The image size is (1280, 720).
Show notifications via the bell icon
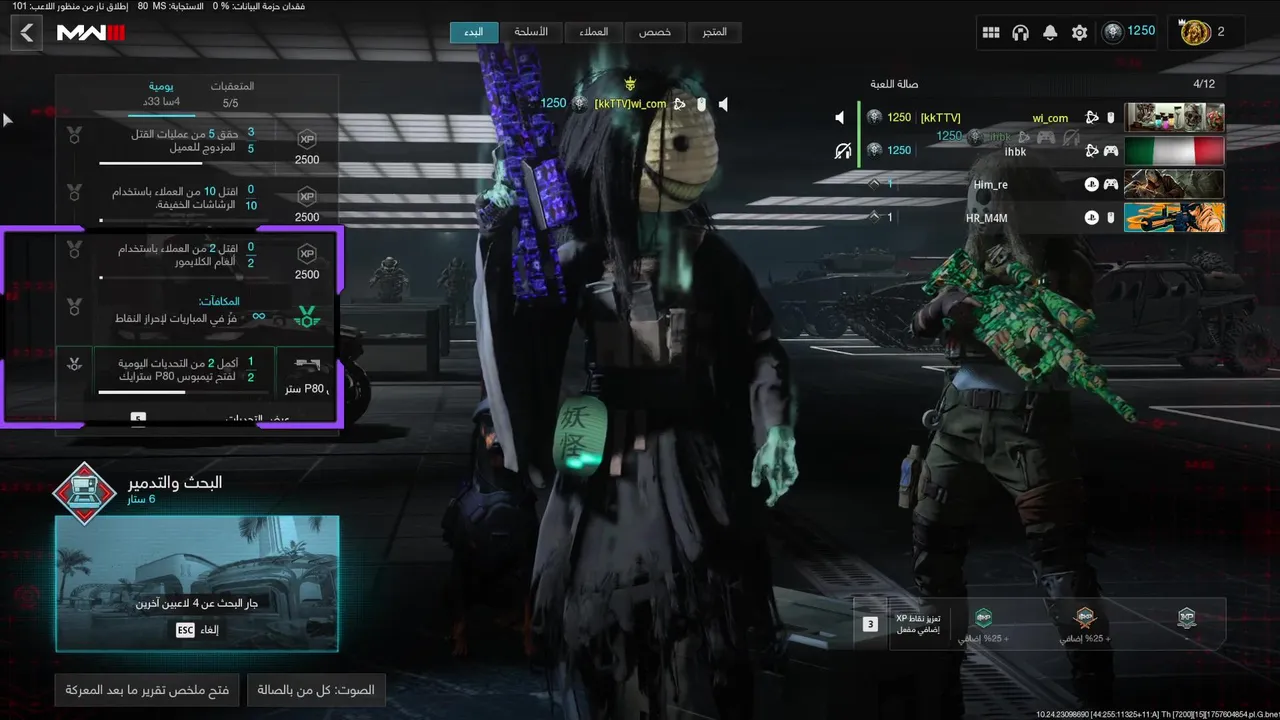[x=1050, y=33]
